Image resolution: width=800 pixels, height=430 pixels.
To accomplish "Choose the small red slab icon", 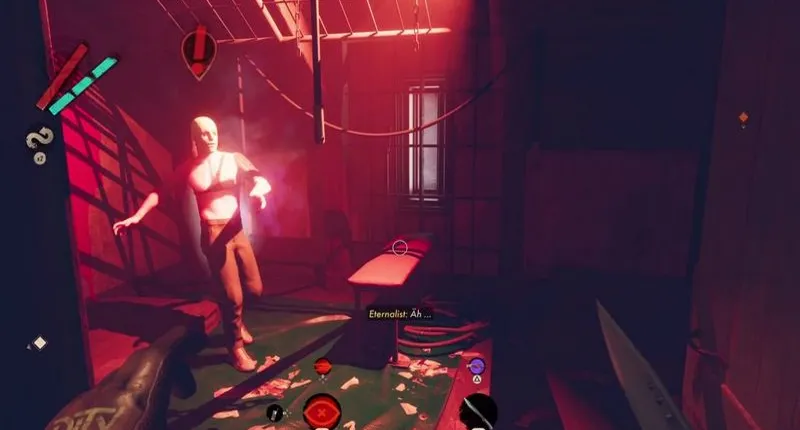I will [323, 368].
